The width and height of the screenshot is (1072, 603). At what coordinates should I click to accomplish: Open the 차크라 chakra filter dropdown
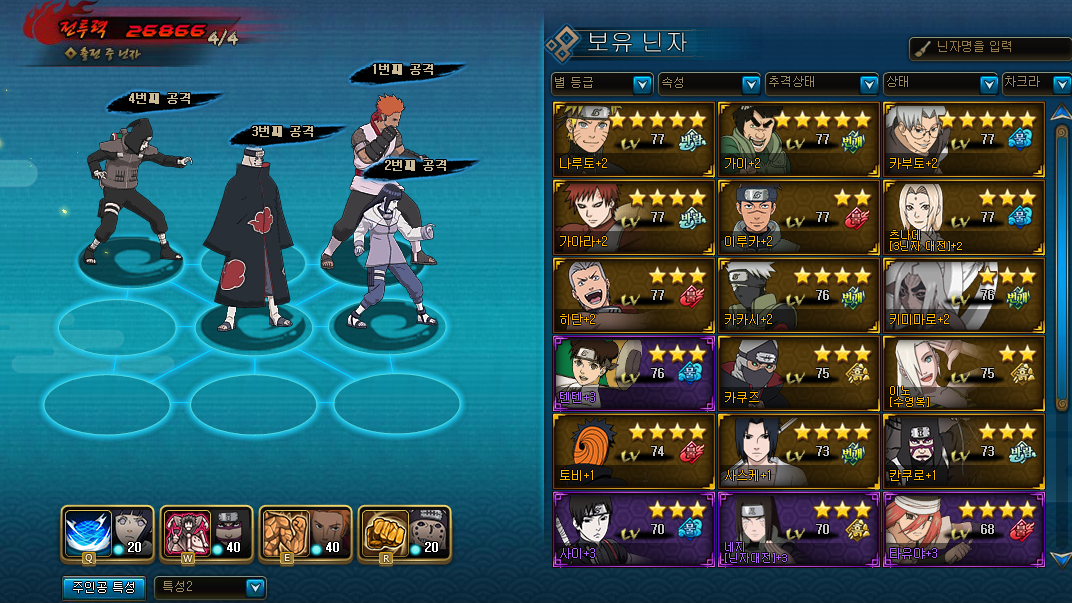click(x=1035, y=84)
